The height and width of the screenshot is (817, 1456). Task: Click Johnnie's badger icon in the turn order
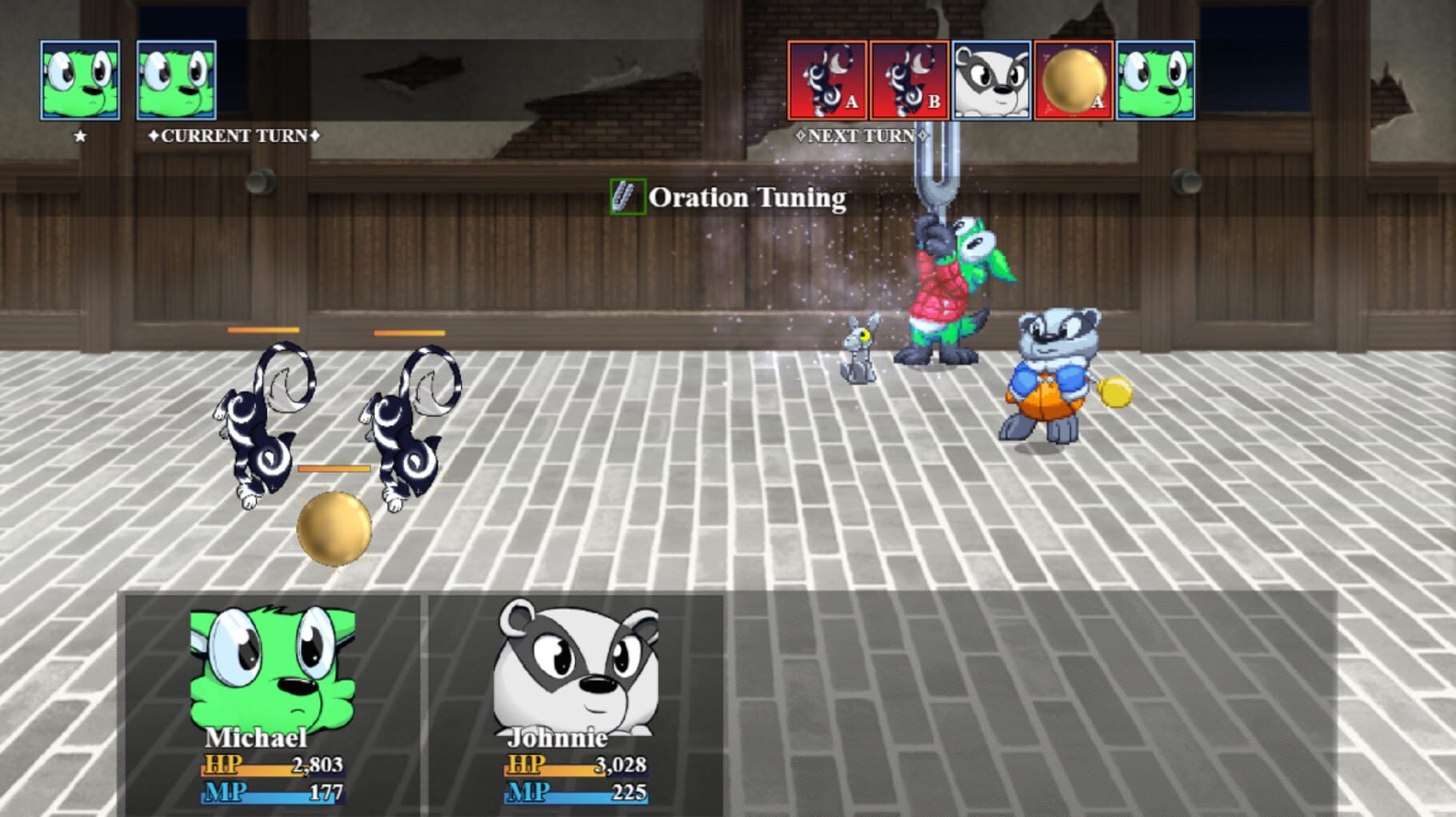[x=992, y=80]
